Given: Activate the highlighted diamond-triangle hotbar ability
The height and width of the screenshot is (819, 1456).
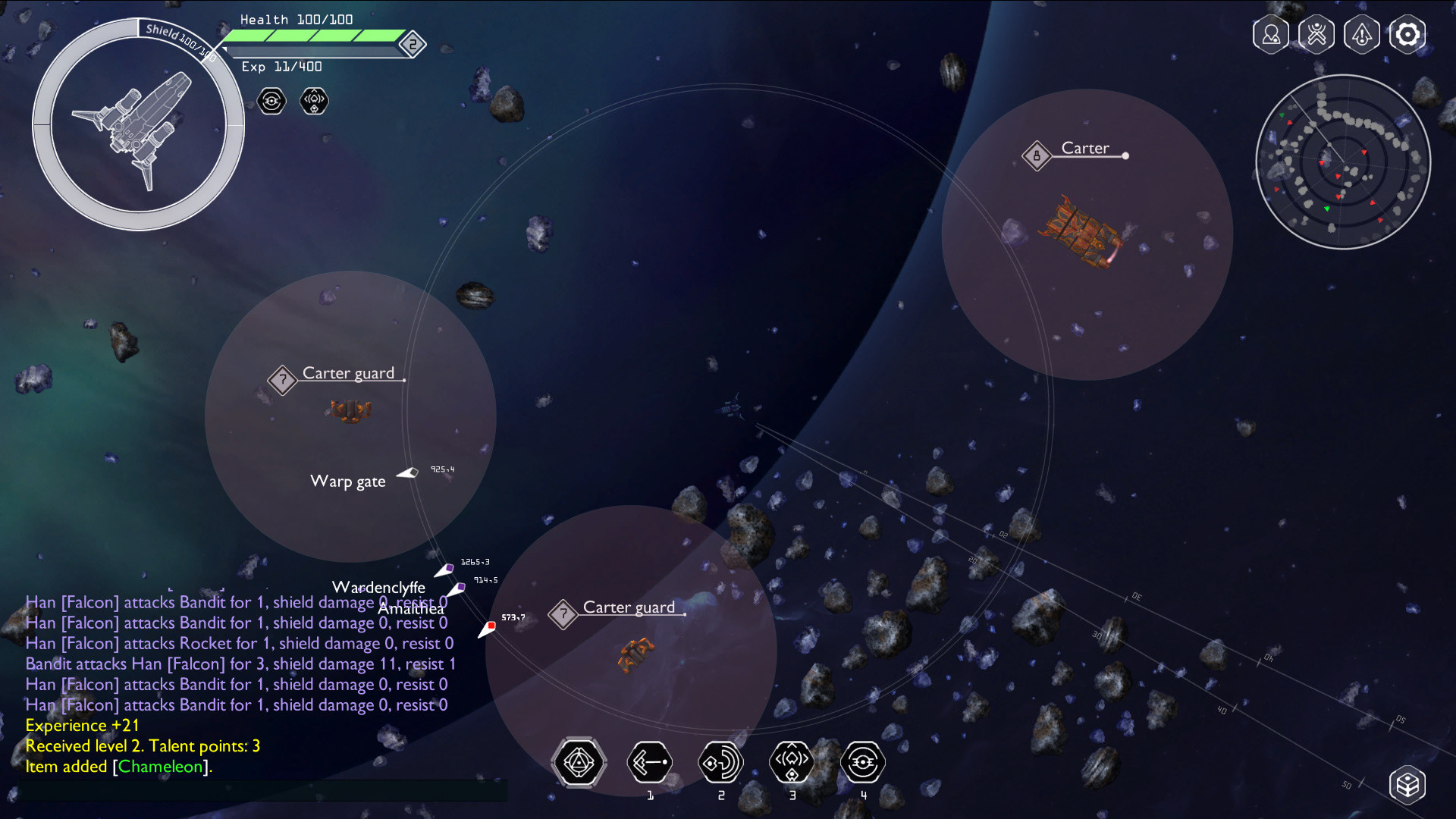Looking at the screenshot, I should pyautogui.click(x=579, y=762).
